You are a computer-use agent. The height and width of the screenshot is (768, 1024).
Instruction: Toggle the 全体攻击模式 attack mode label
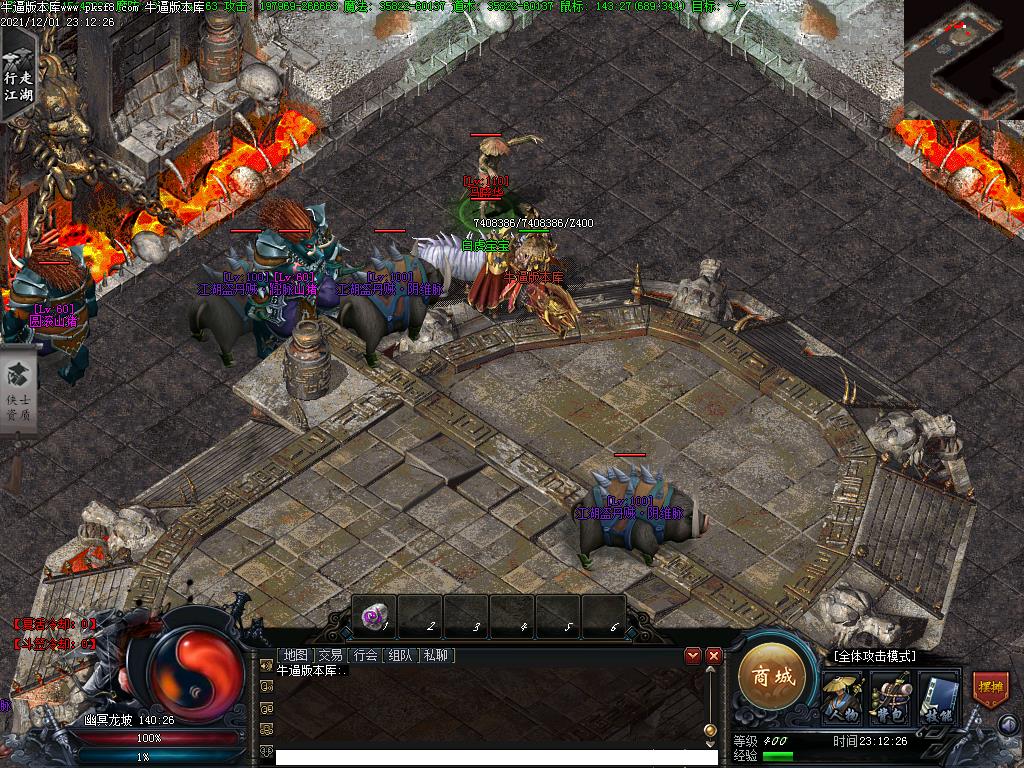874,656
